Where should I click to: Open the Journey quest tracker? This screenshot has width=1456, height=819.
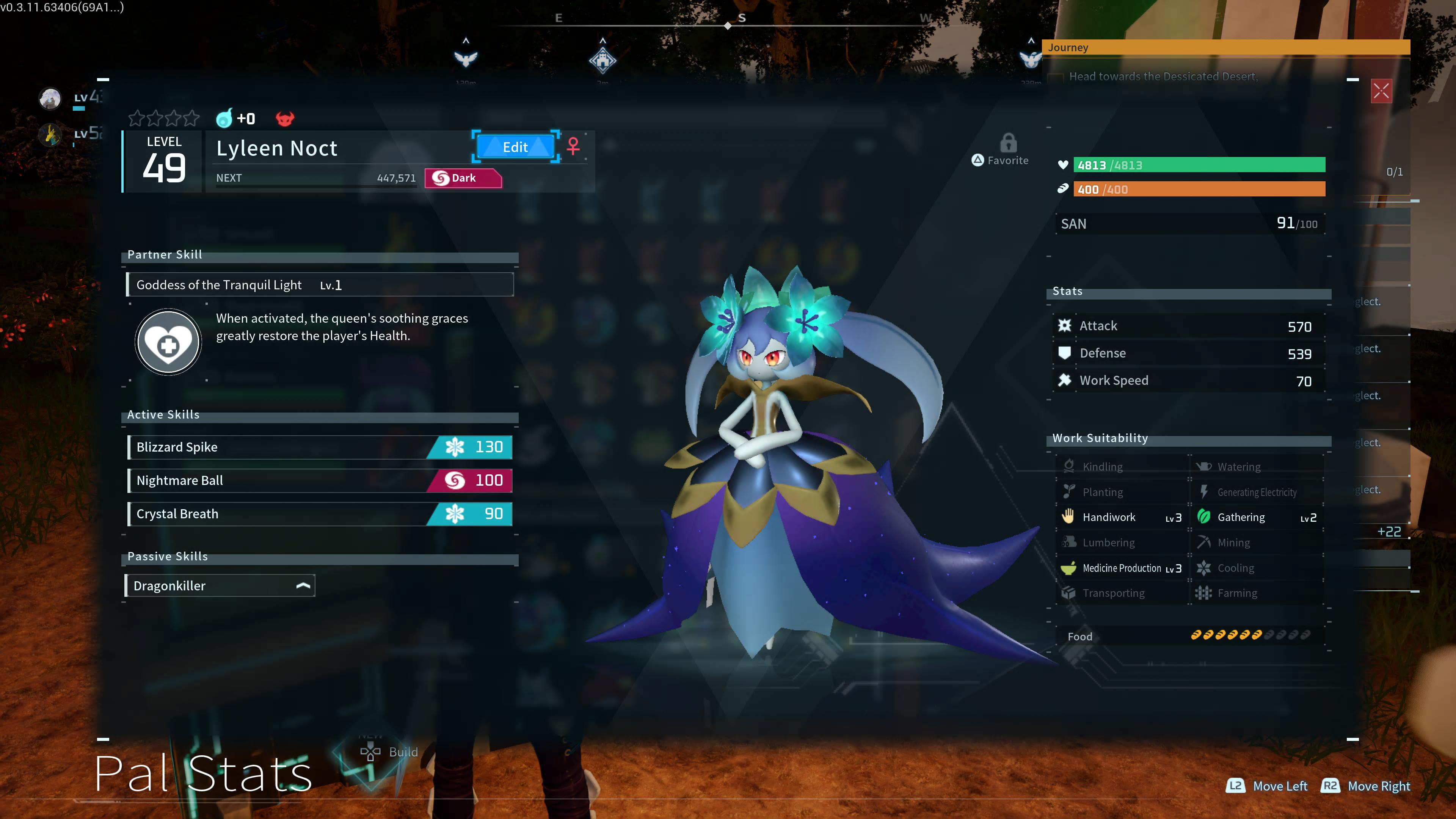coord(1225,47)
